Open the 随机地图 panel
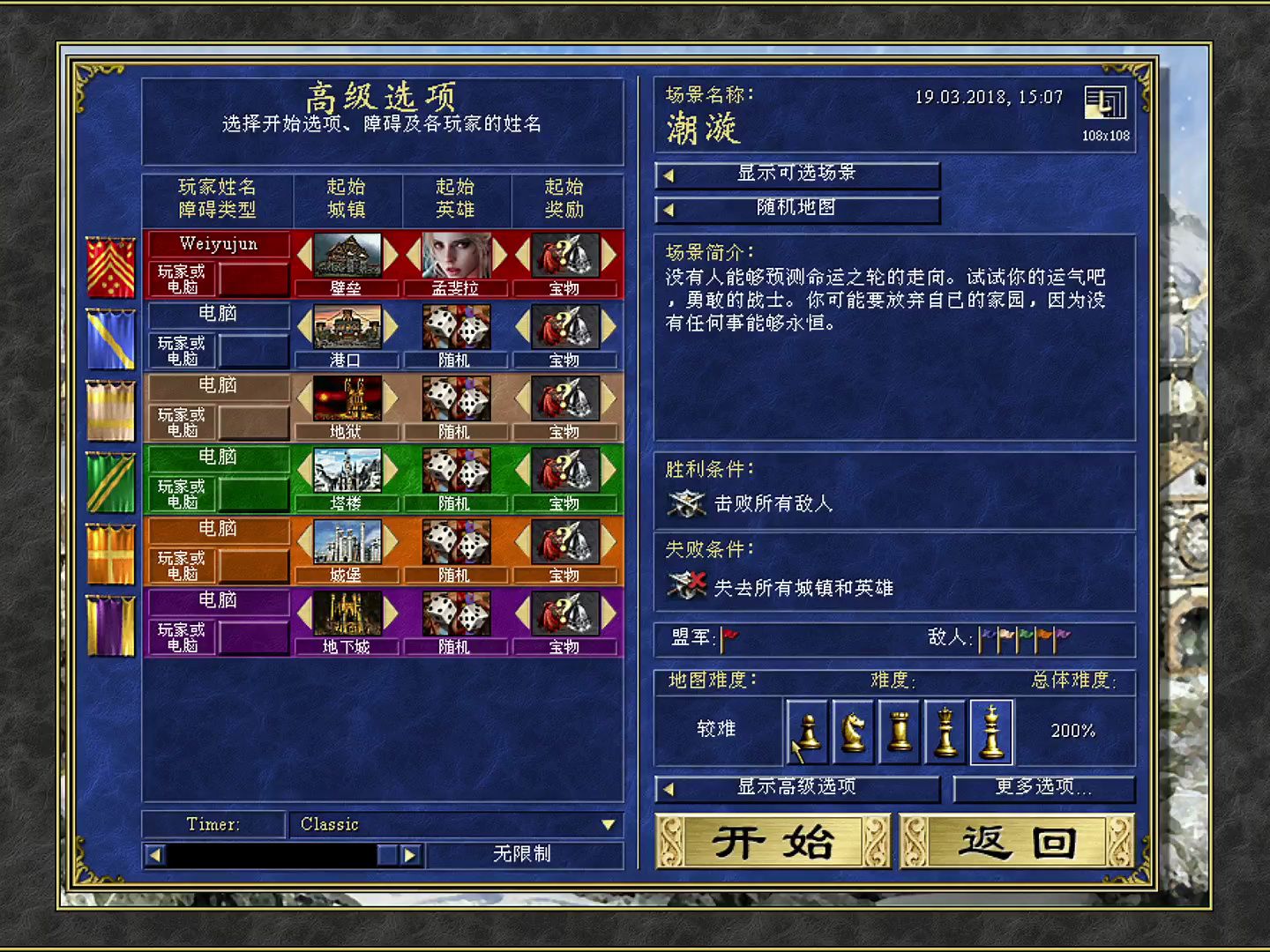 (797, 209)
